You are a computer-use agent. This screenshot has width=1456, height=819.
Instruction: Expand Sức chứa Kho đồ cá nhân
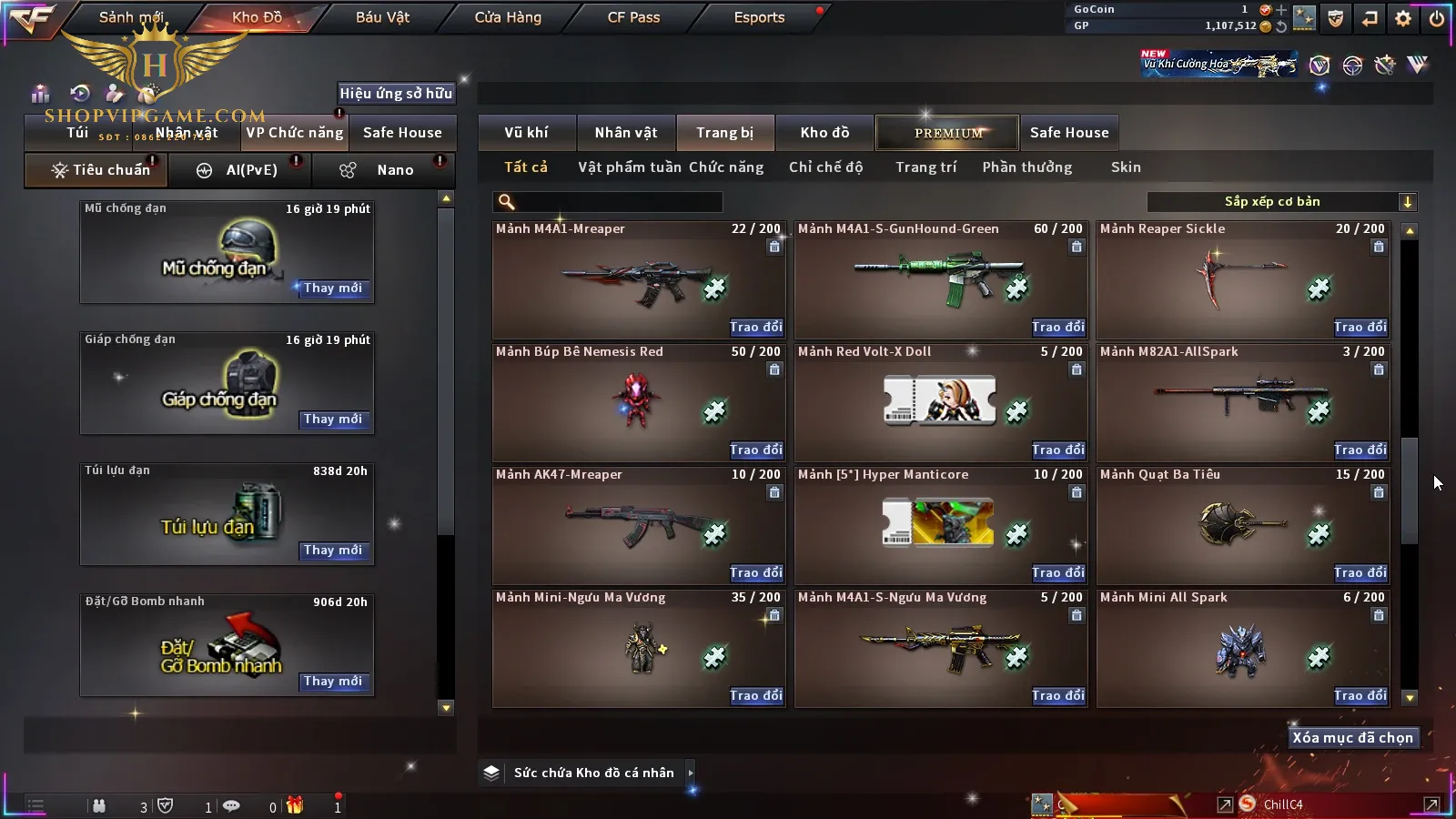pos(691,773)
